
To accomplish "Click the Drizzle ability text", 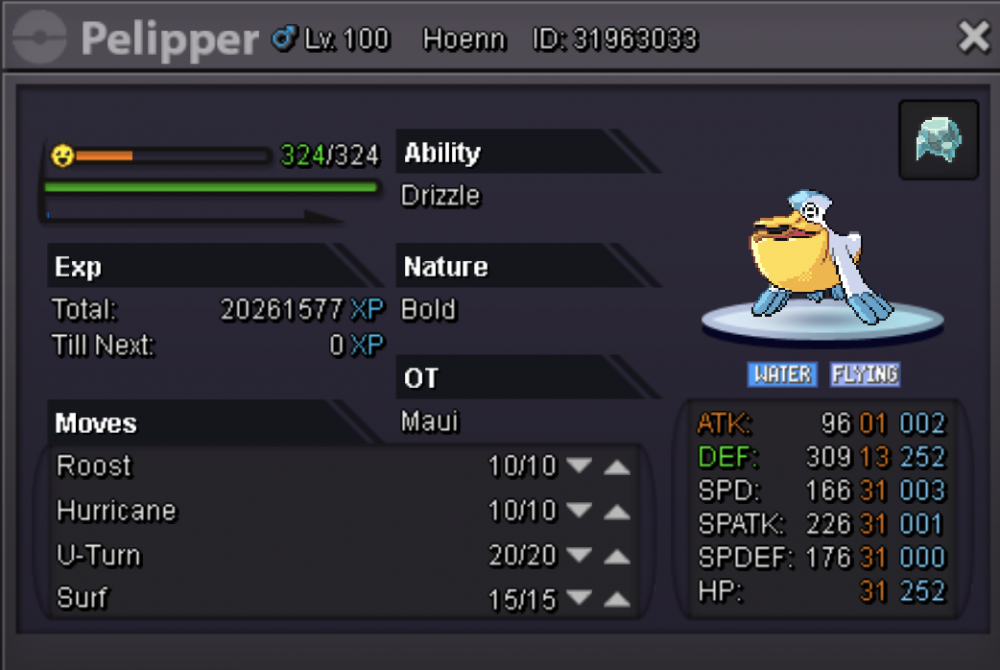I will (440, 196).
